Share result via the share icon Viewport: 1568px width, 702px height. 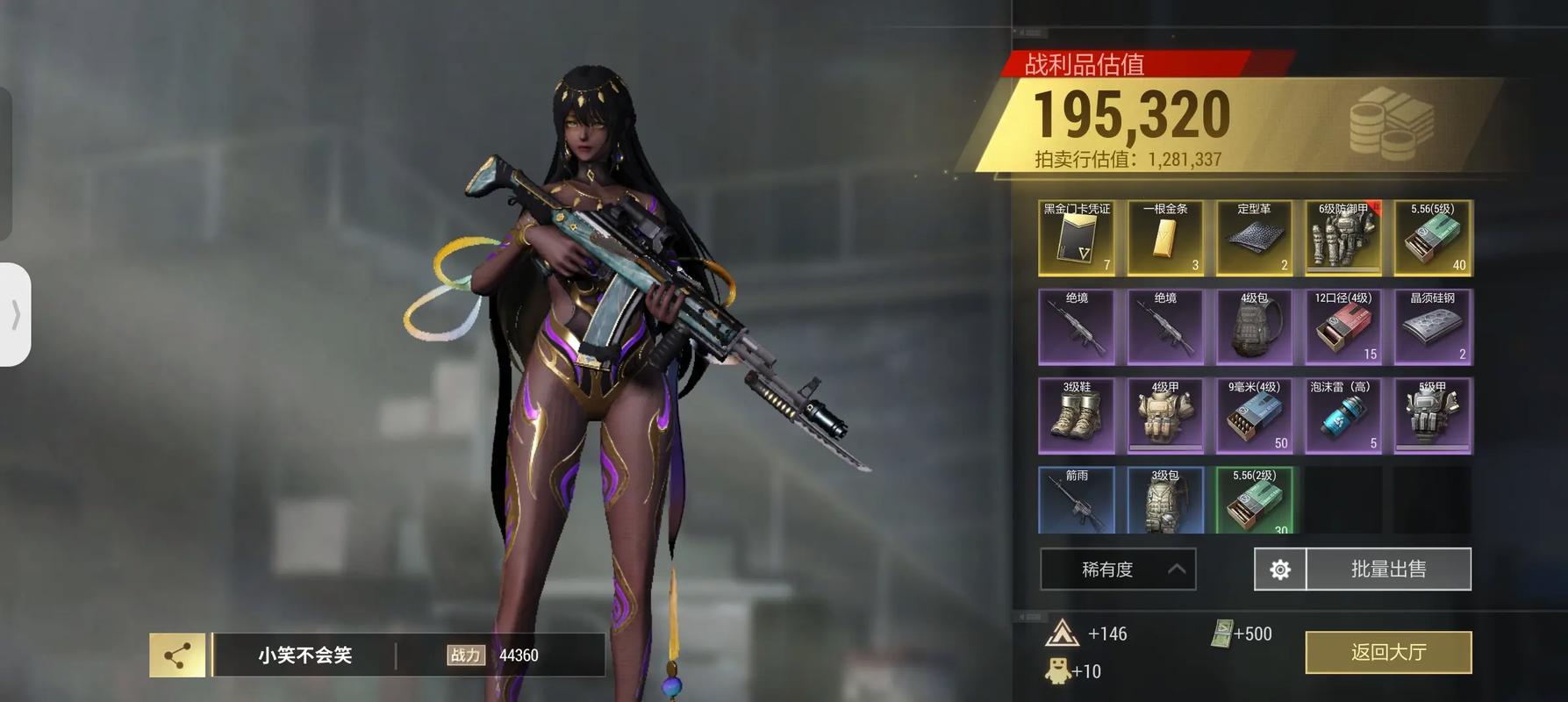coord(177,655)
